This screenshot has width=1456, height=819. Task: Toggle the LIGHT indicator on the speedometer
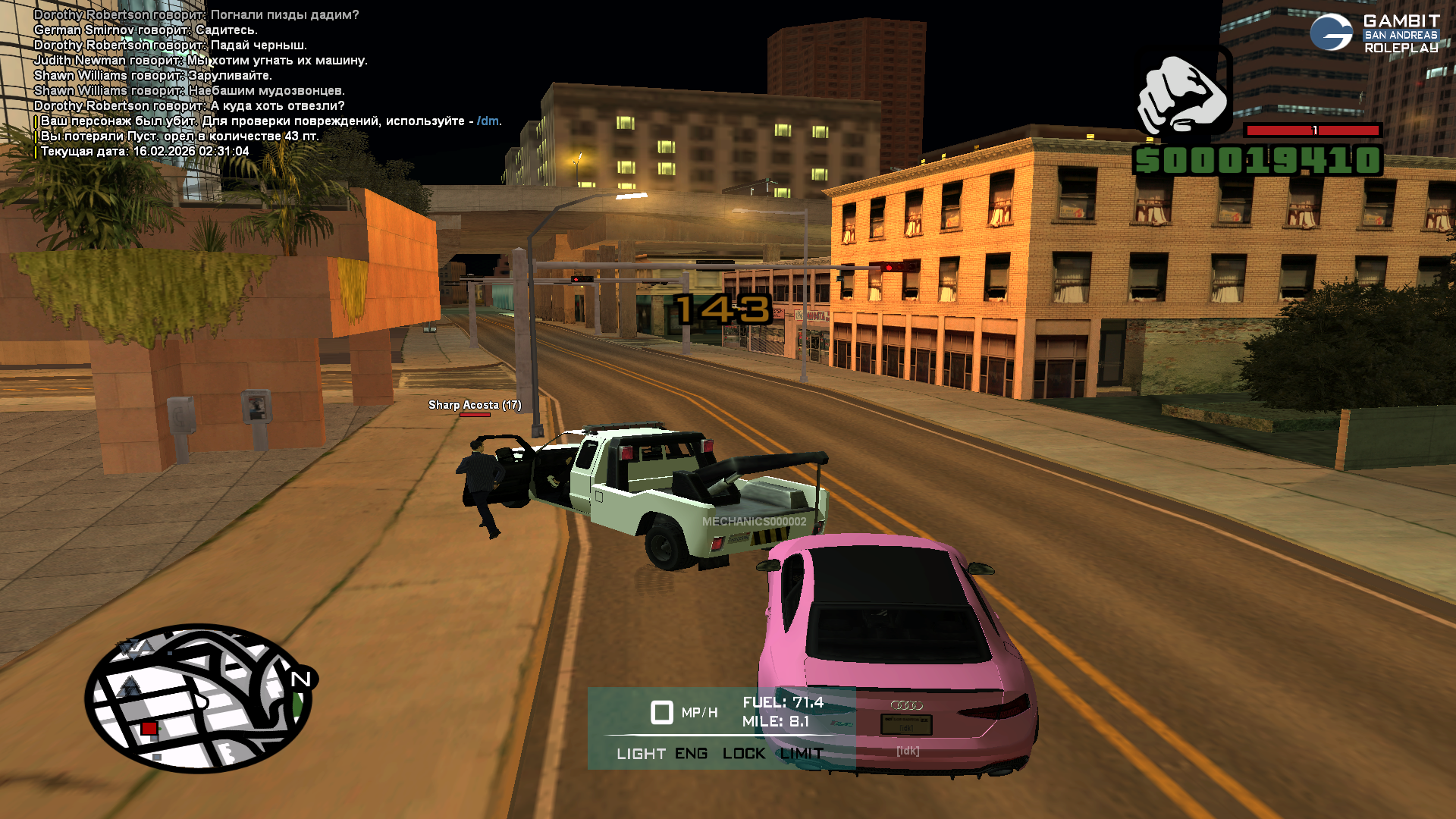coord(641,754)
